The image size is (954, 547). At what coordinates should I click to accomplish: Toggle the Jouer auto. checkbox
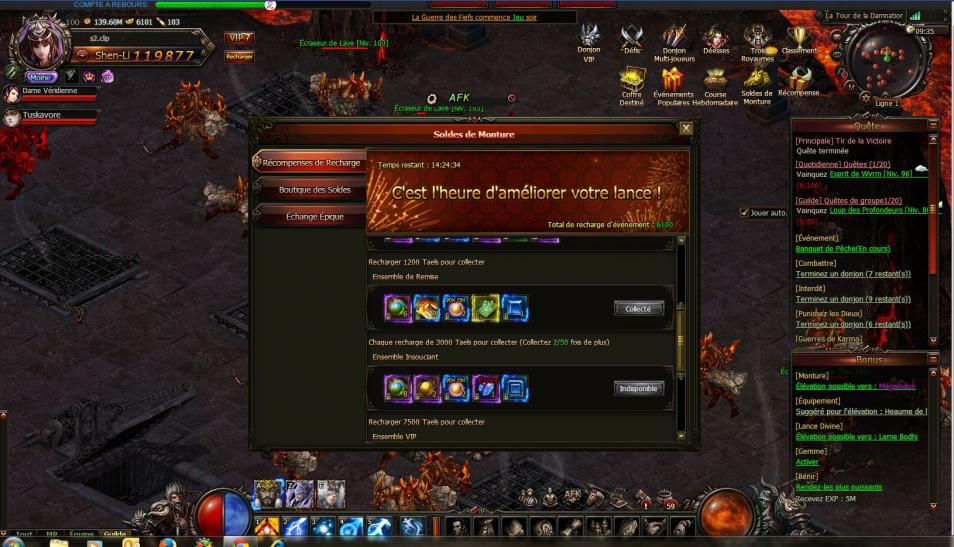pyautogui.click(x=743, y=212)
